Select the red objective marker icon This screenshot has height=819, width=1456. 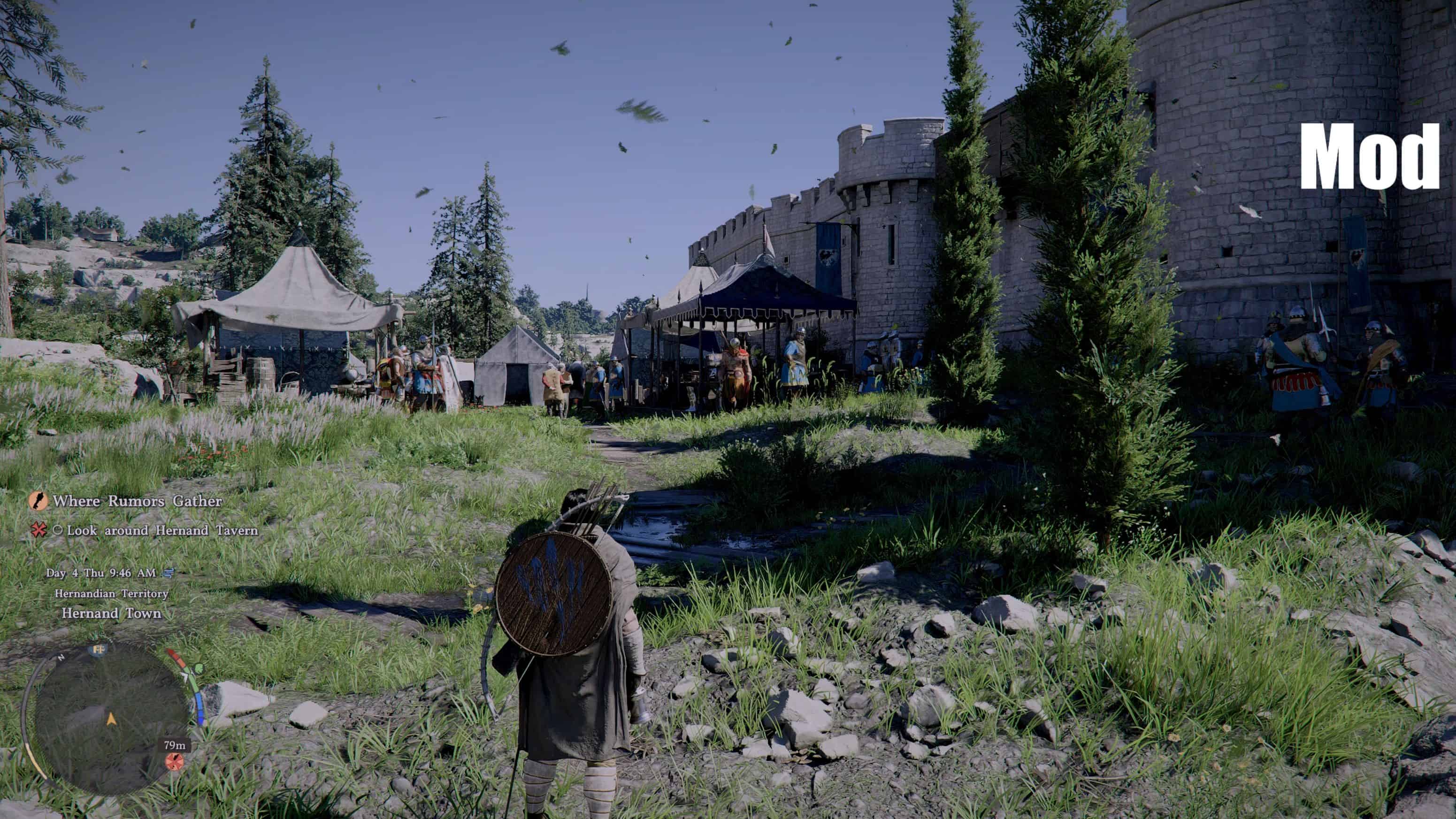(x=40, y=532)
